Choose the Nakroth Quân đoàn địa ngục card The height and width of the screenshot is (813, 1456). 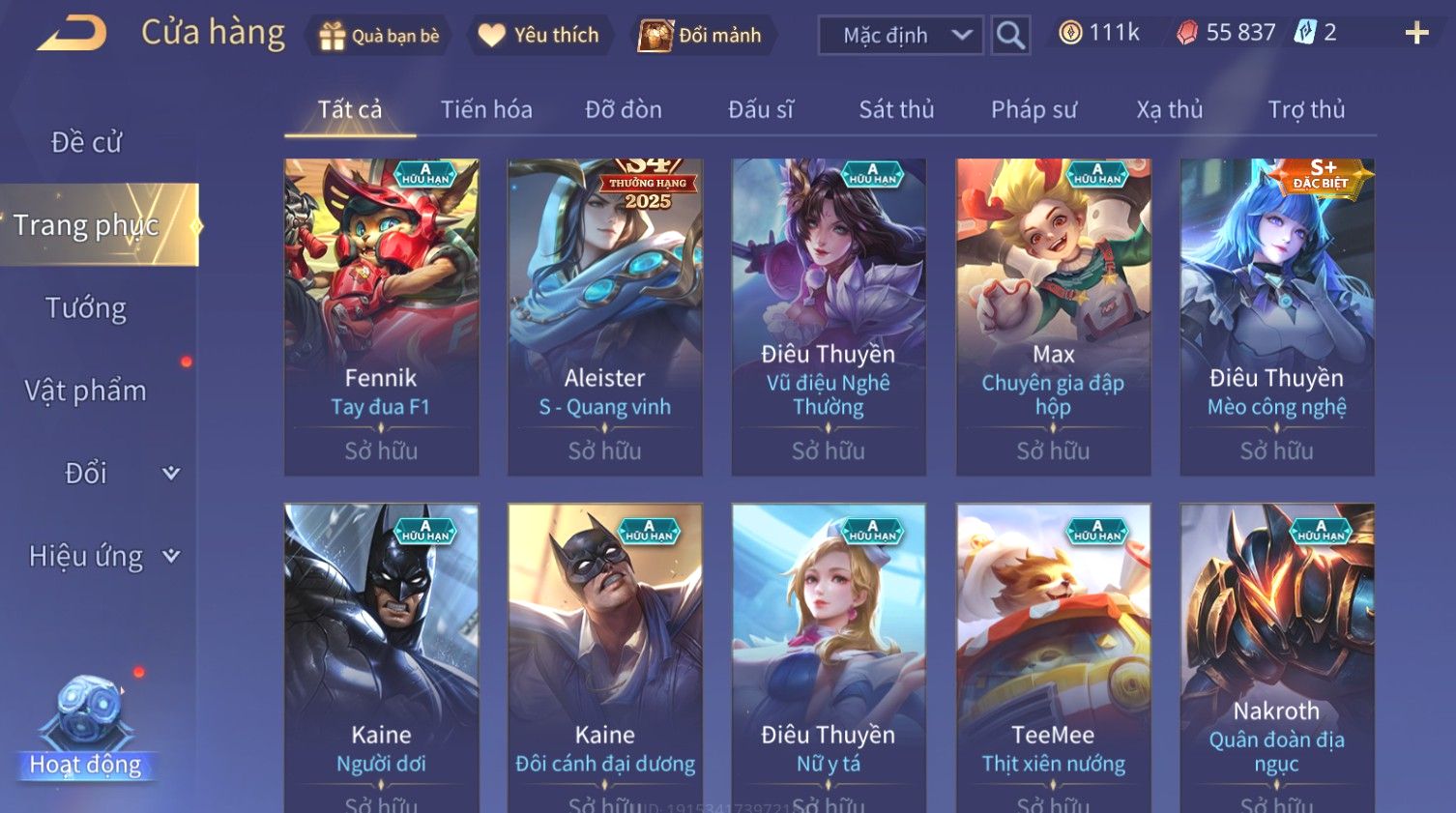1276,657
